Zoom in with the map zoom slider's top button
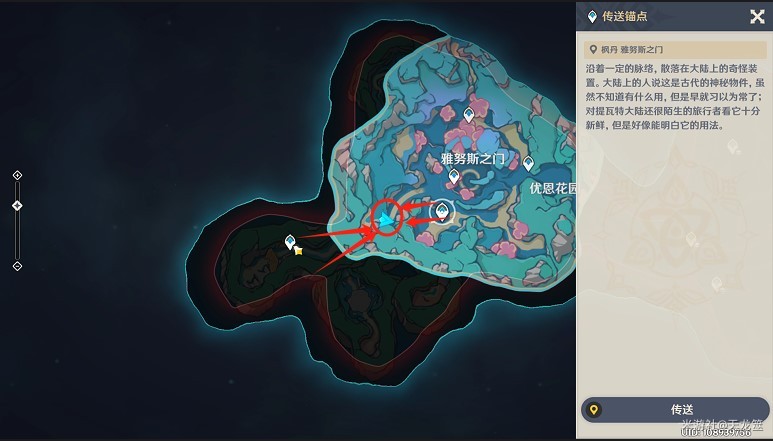The image size is (773, 441). (17, 176)
